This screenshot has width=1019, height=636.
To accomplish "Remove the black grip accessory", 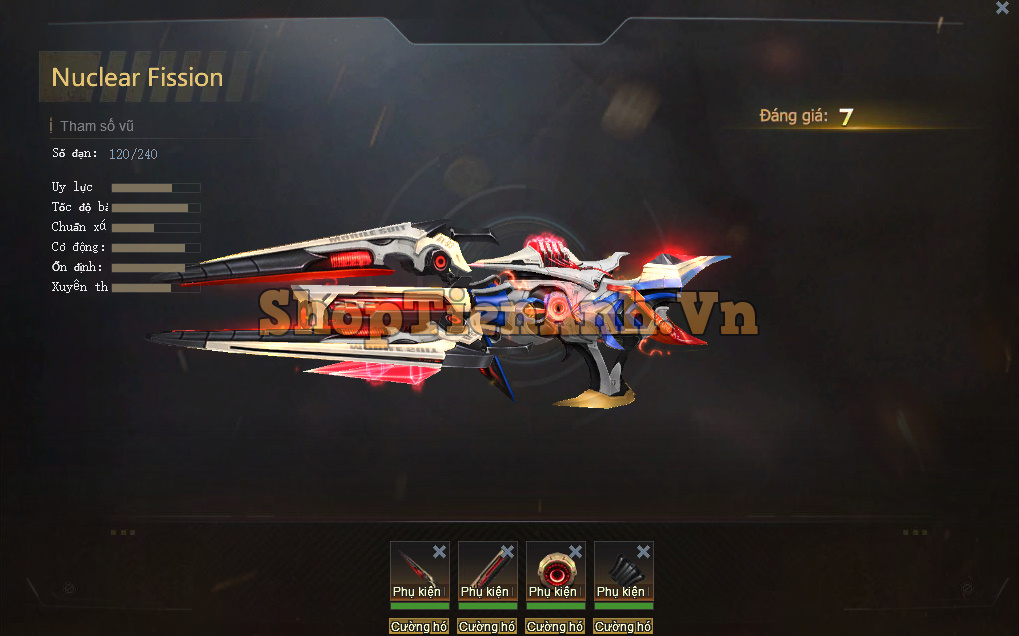I will click(643, 552).
